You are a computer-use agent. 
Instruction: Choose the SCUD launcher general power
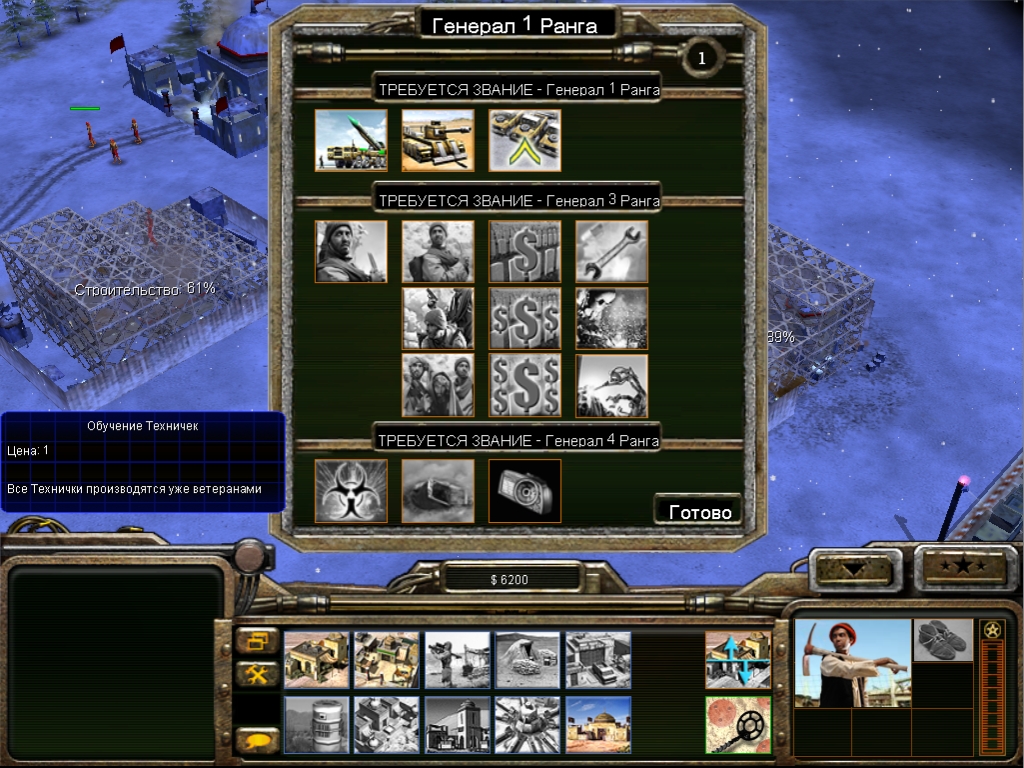click(351, 140)
